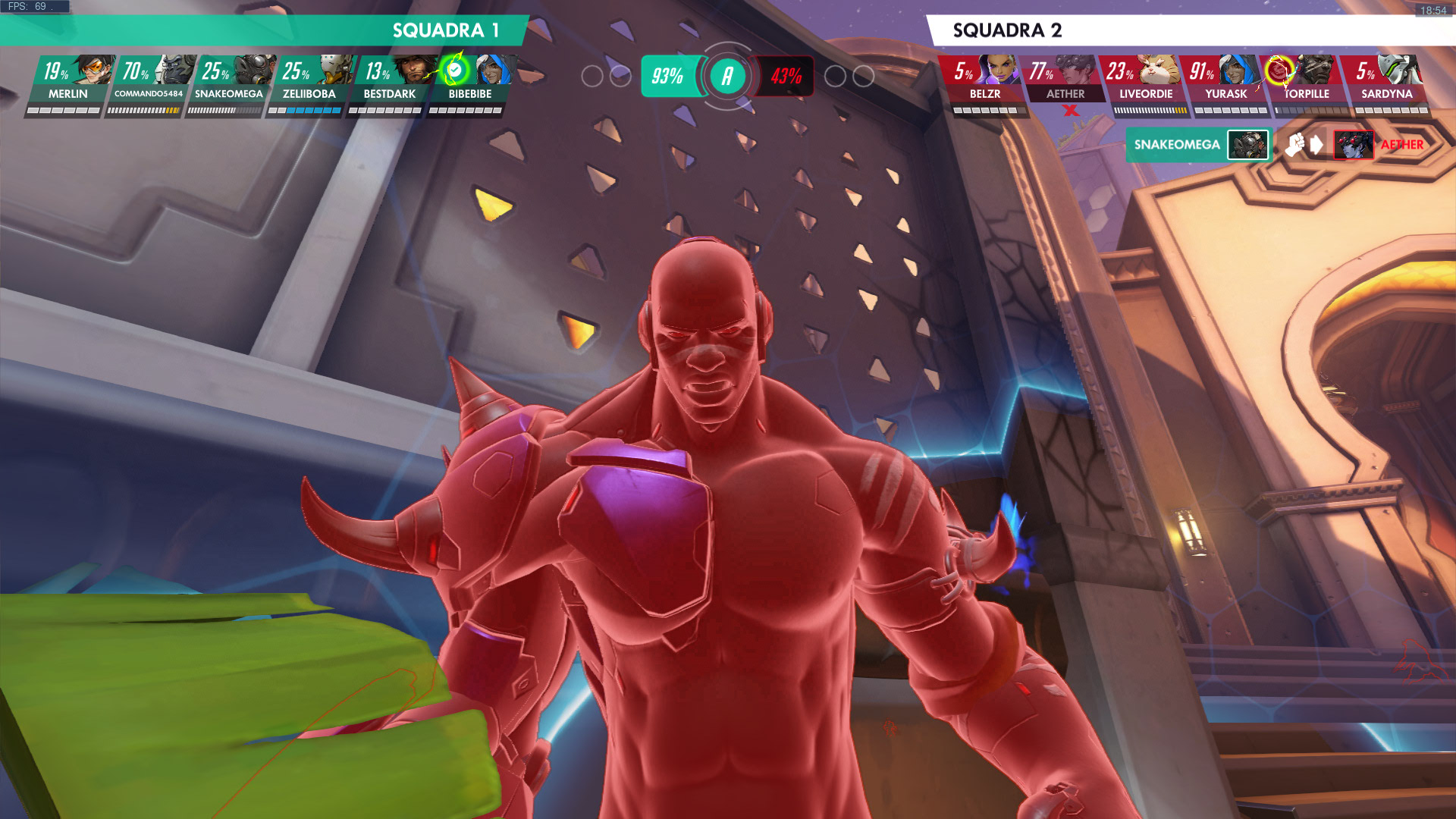1456x819 pixels.
Task: Select COMMANDO5484's player card
Action: (149, 82)
